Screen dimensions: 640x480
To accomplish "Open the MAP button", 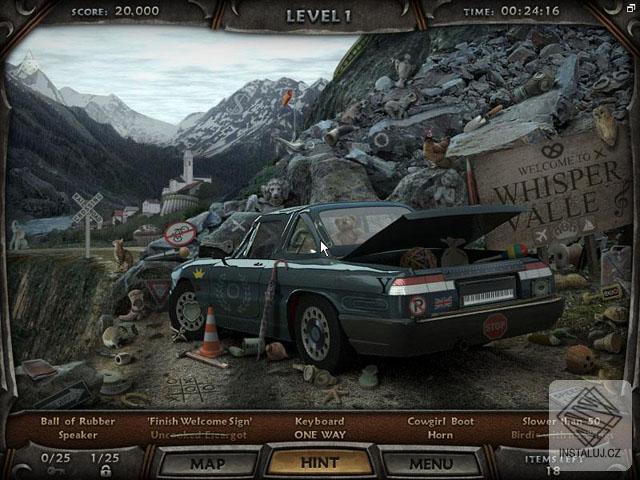I will click(x=207, y=463).
